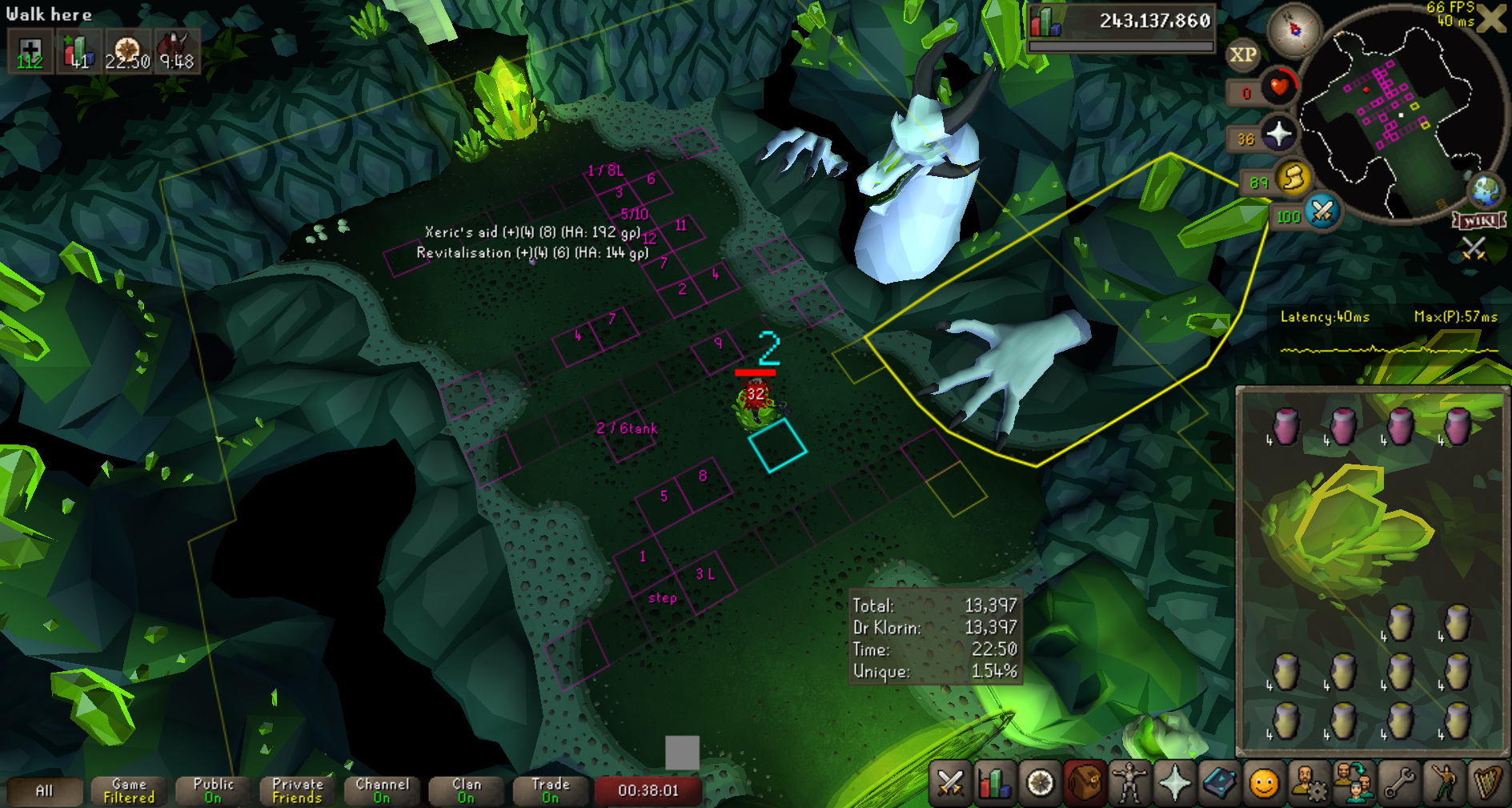The height and width of the screenshot is (808, 1512).
Task: Open the Combat Options tab
Action: [950, 782]
